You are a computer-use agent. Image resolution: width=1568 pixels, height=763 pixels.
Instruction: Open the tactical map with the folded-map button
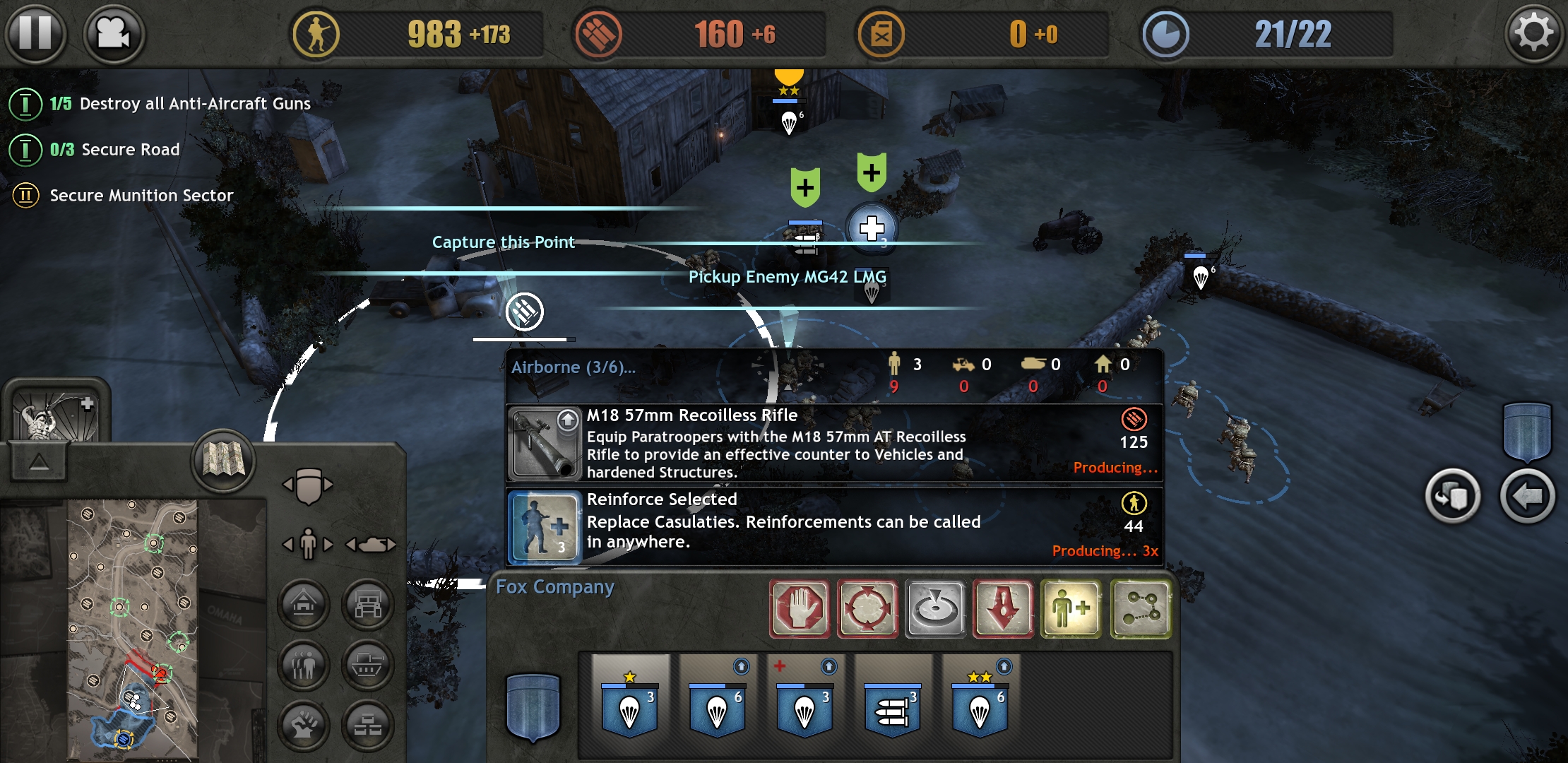[x=223, y=461]
